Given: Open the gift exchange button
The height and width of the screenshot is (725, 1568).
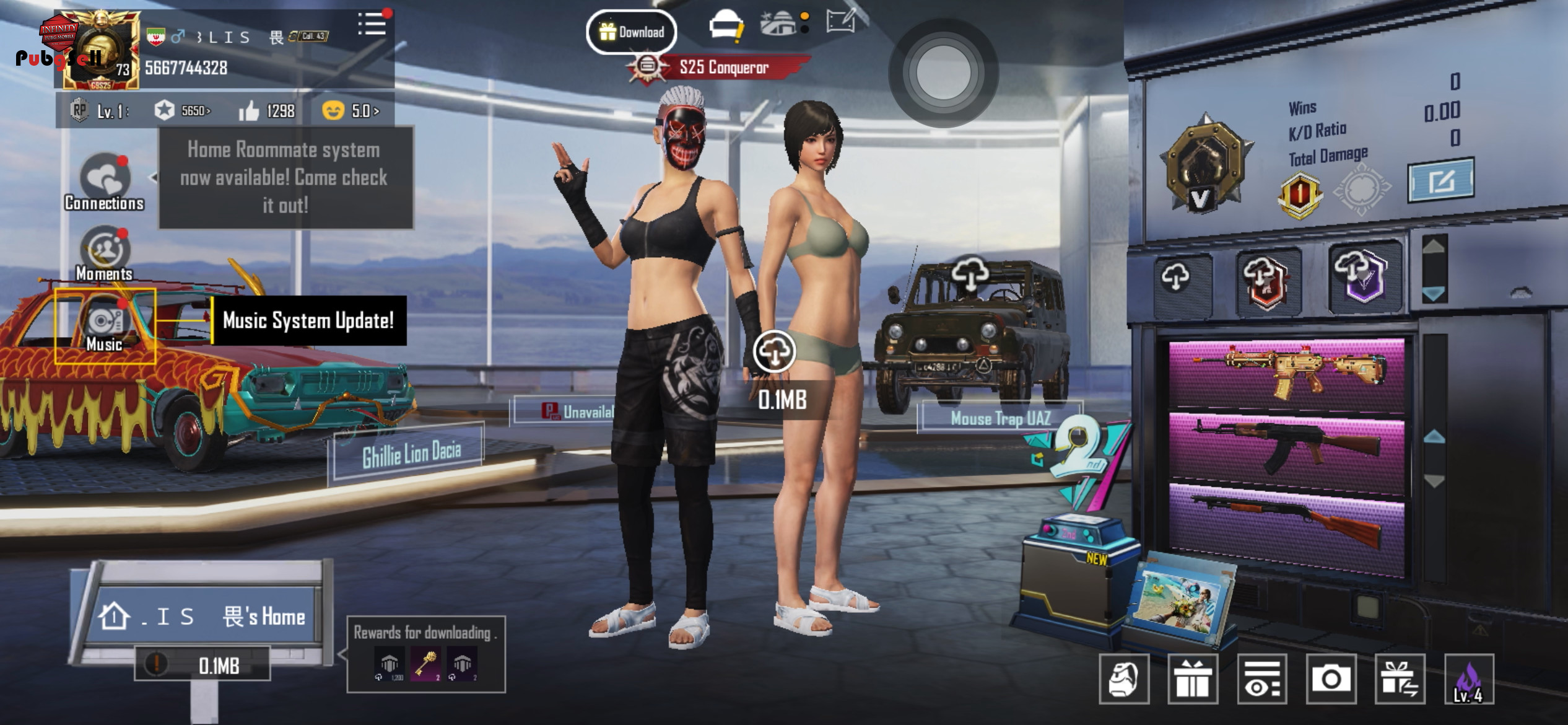Looking at the screenshot, I should [1400, 679].
